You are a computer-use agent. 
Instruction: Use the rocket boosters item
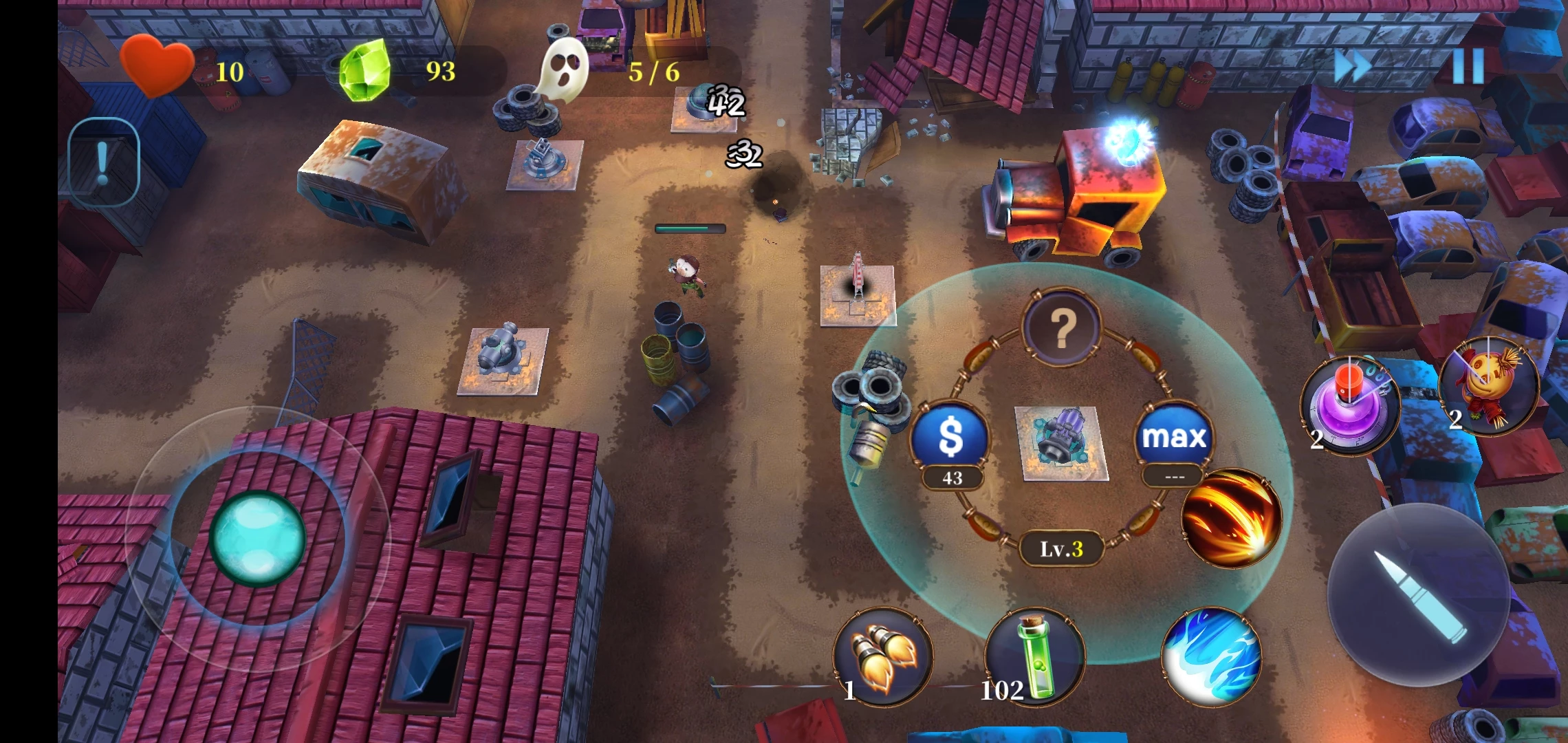coord(883,656)
